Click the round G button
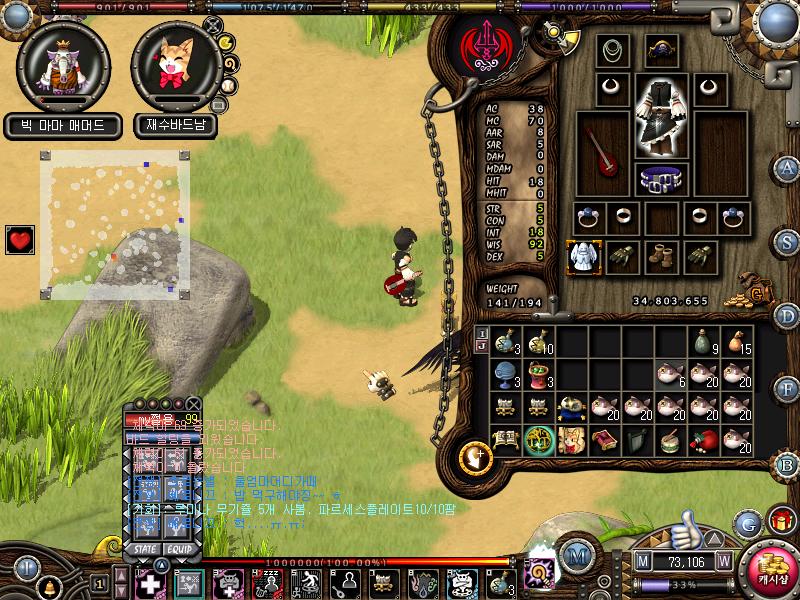The width and height of the screenshot is (800, 600). (747, 522)
